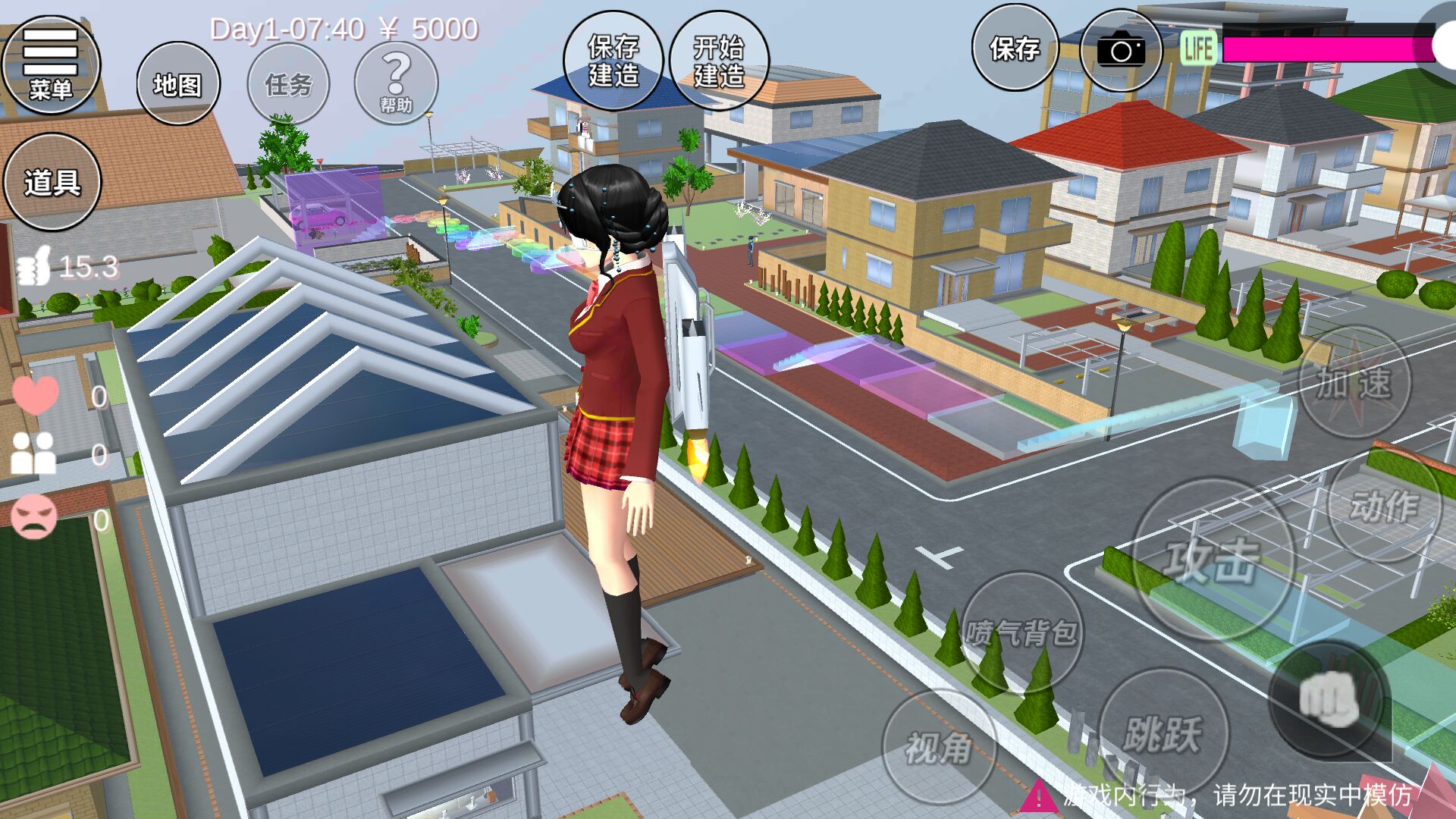Image resolution: width=1456 pixels, height=819 pixels.
Task: Toggle the 喷气背包 jetpack button
Action: [1021, 632]
